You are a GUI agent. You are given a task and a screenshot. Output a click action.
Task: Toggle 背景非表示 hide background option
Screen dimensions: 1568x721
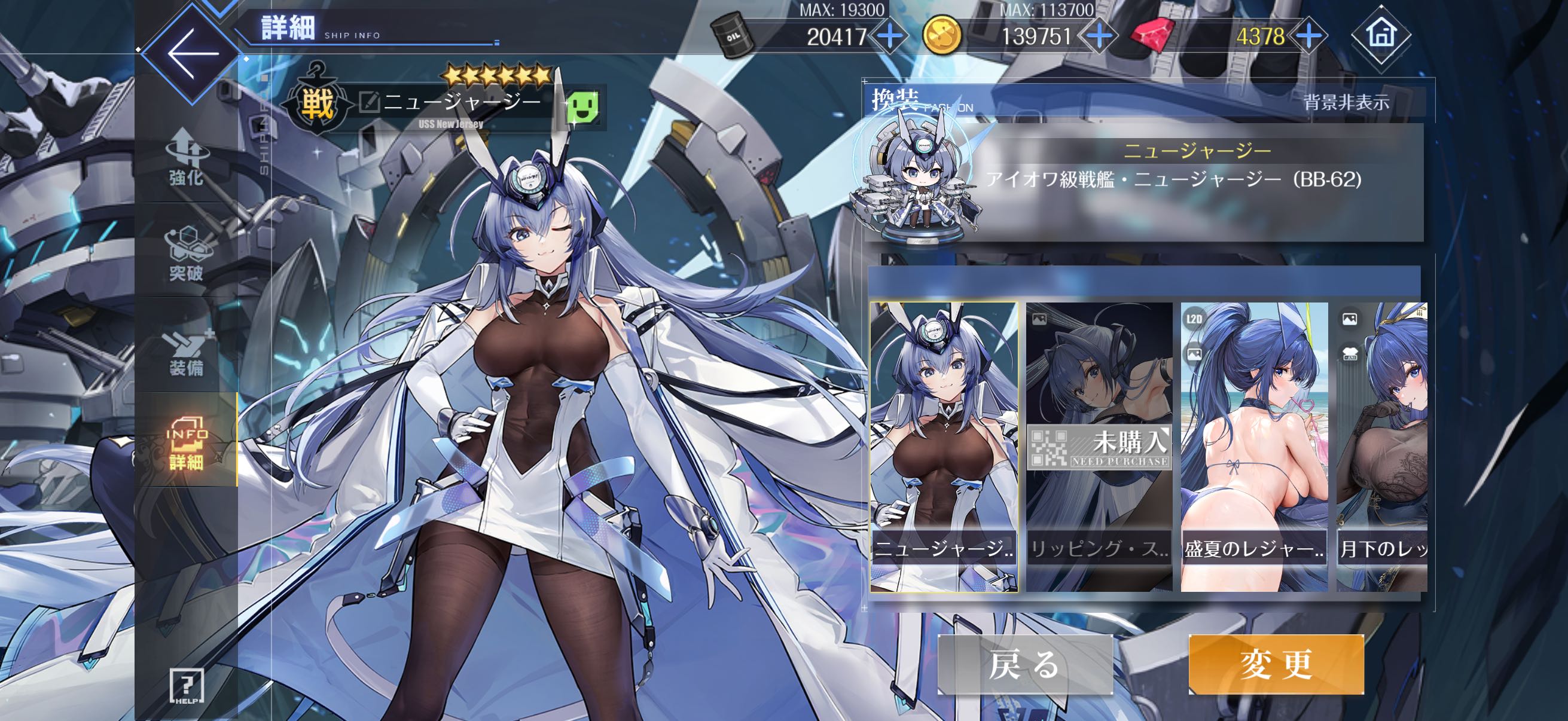click(1347, 102)
